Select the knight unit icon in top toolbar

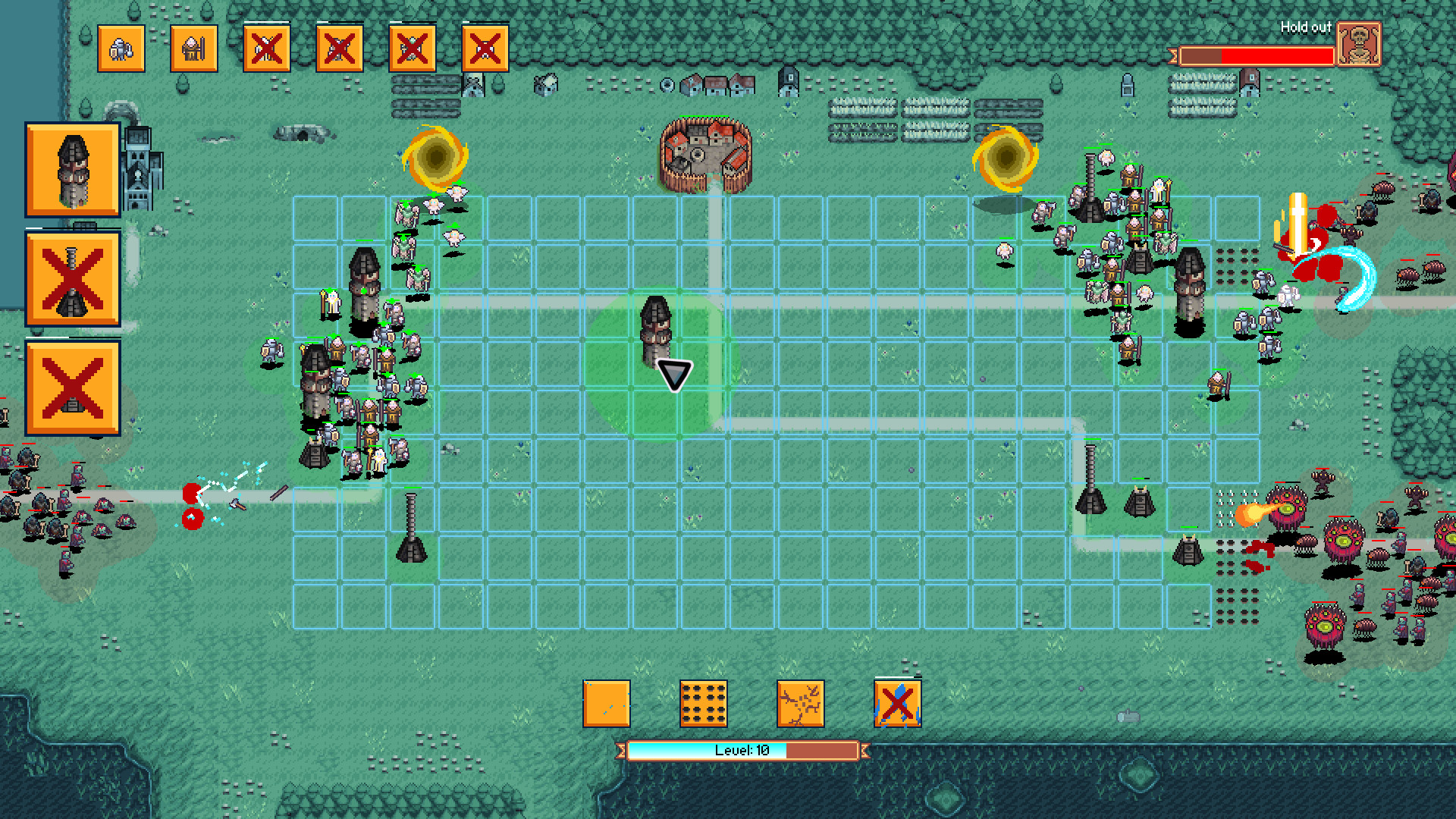[x=121, y=48]
